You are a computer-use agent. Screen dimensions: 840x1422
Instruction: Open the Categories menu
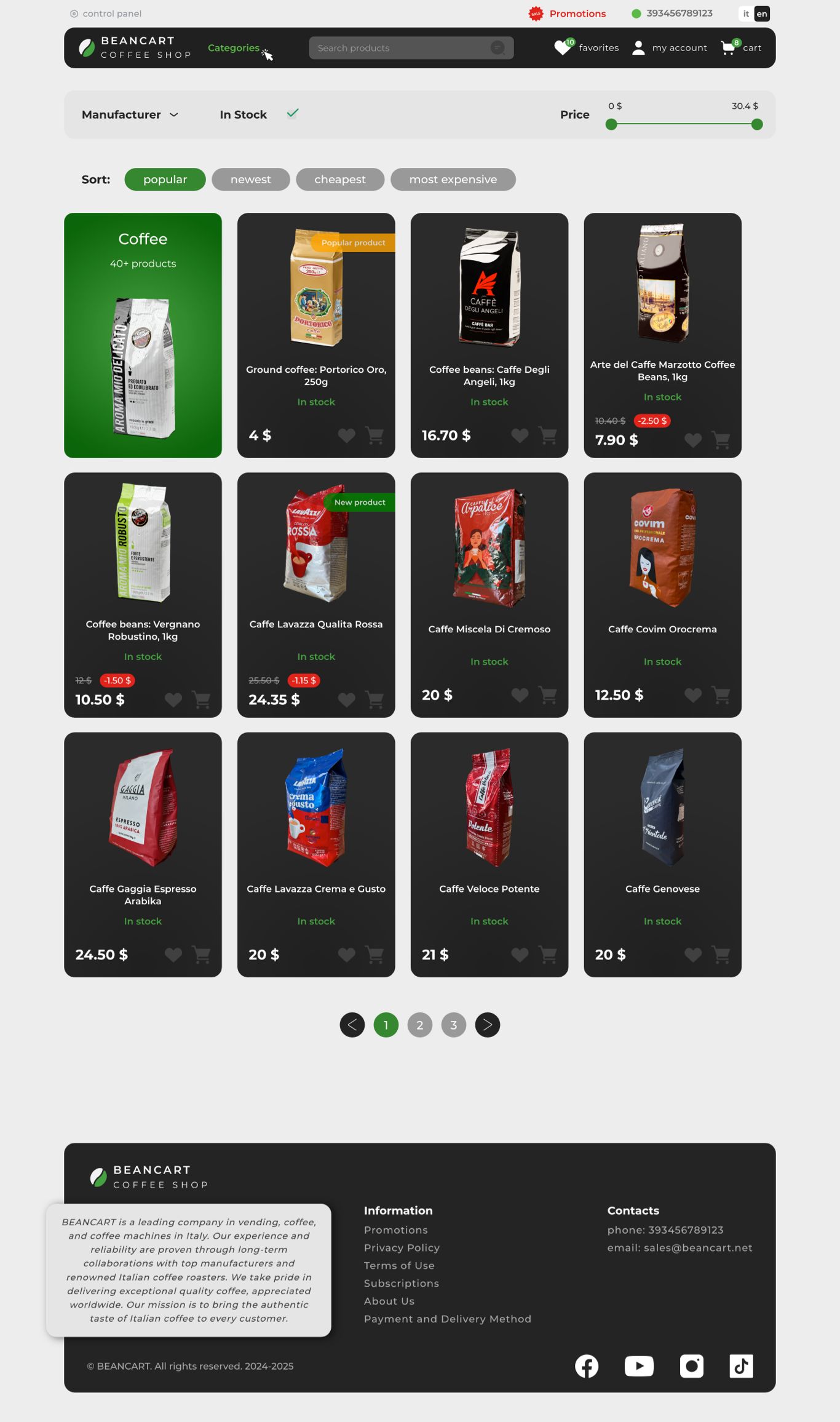(x=234, y=48)
